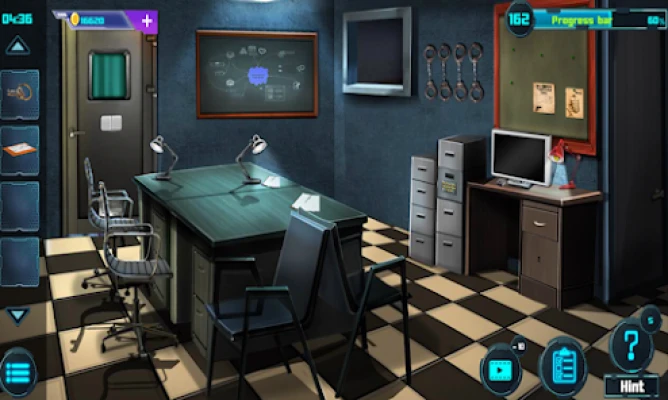Select the key item in inventory
Viewport: 668px width, 400px height.
click(x=20, y=94)
